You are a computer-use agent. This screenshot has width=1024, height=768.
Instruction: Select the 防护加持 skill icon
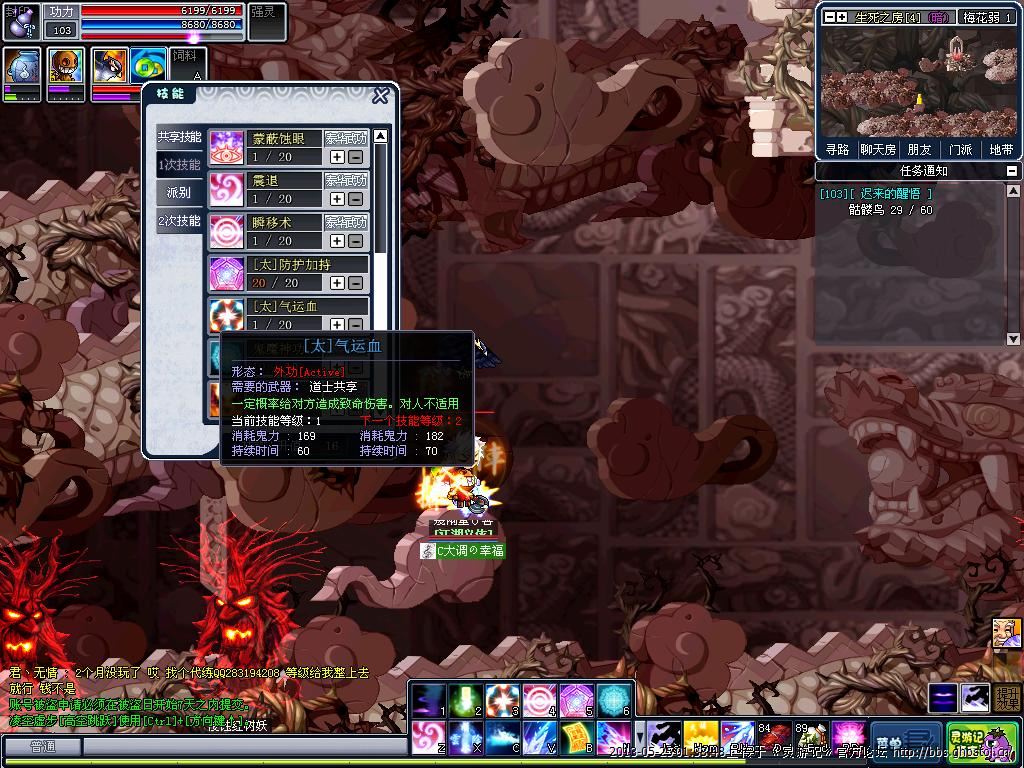click(226, 274)
